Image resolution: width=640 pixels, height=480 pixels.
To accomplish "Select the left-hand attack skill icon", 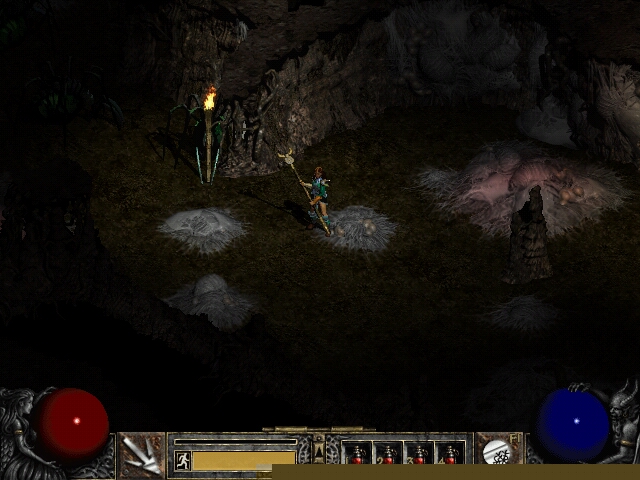I will point(142,455).
